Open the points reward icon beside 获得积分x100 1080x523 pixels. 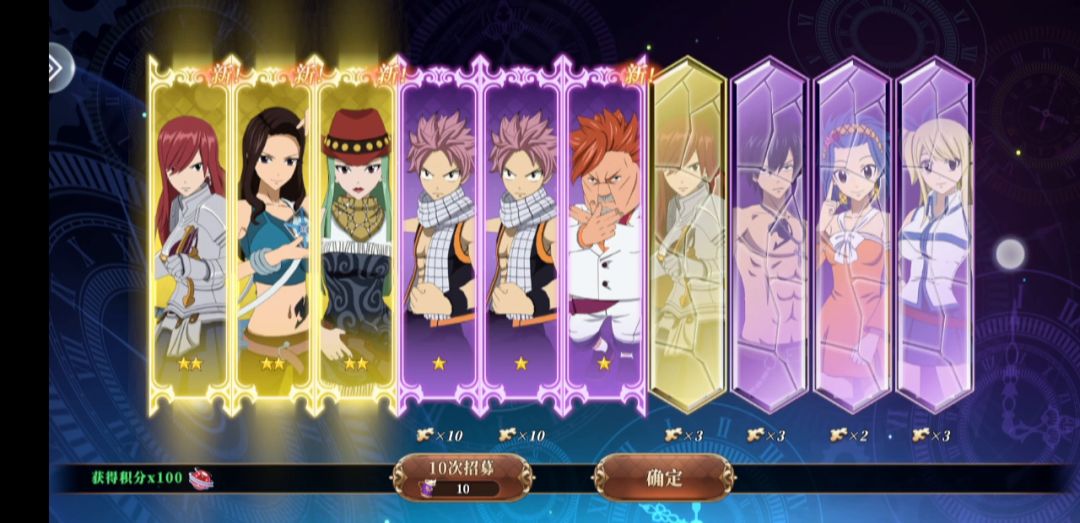(202, 478)
